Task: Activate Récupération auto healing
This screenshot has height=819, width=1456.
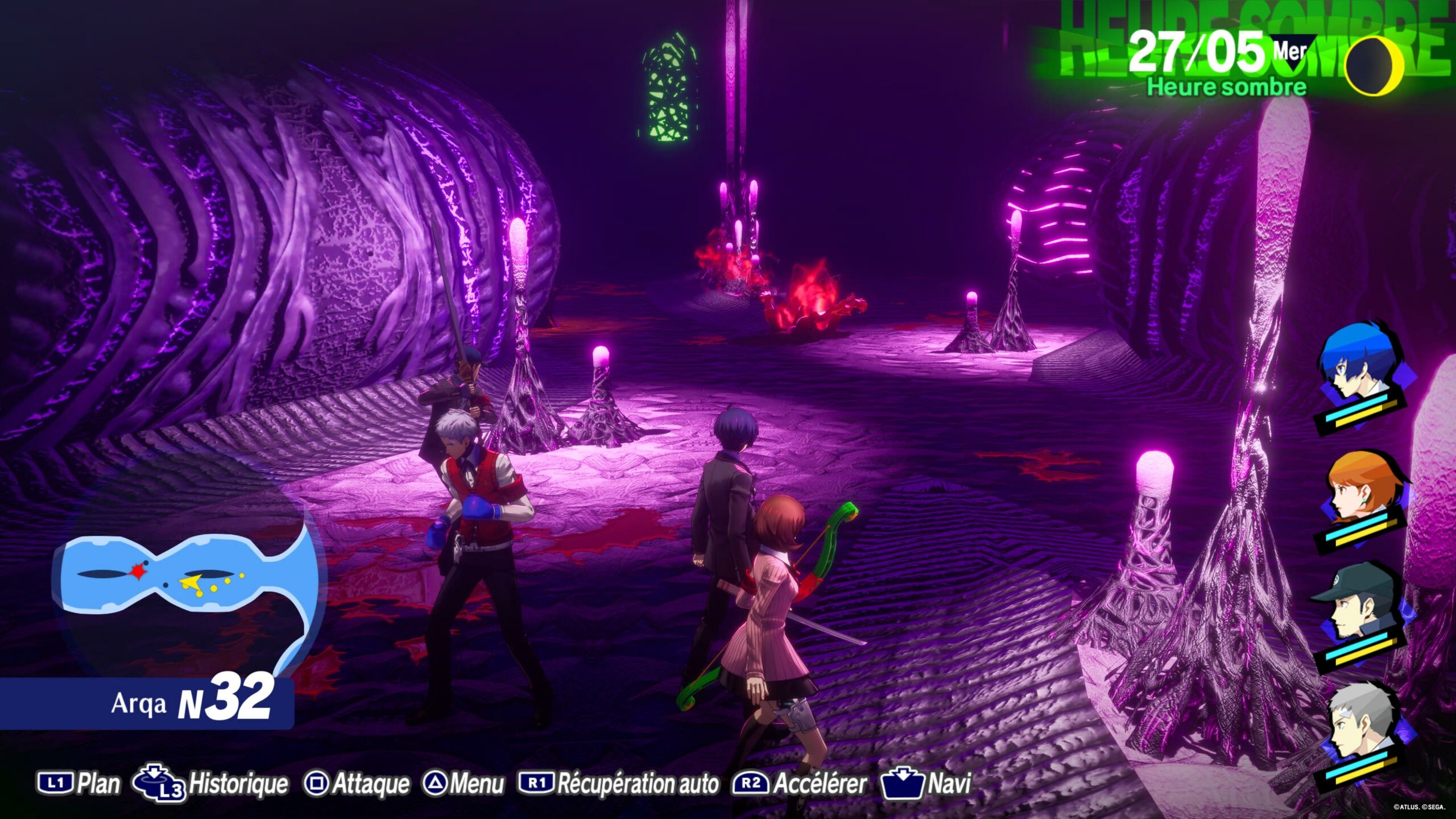Action: (619, 783)
